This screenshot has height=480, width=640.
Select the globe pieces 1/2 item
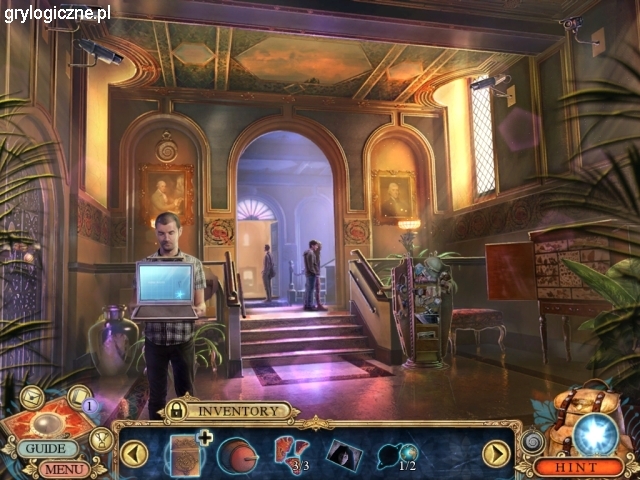click(398, 455)
